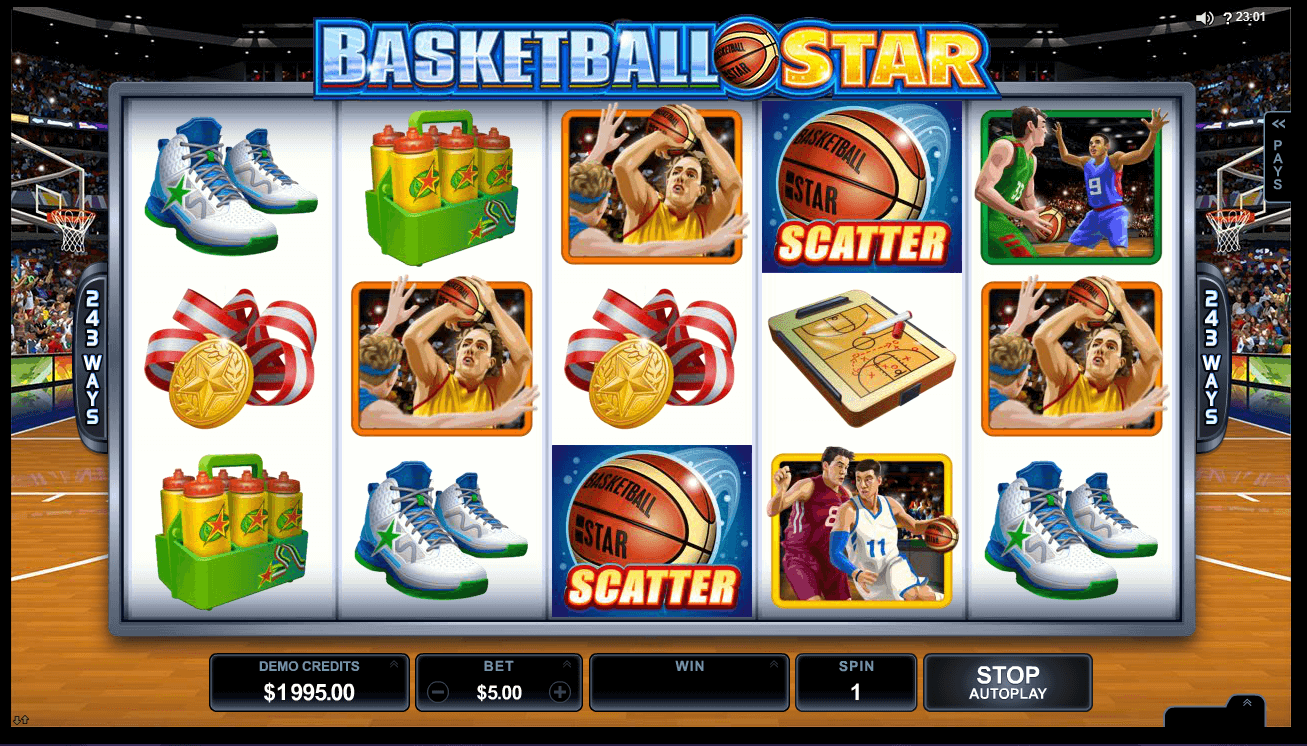Expand the Bet panel arrow

(x=567, y=664)
